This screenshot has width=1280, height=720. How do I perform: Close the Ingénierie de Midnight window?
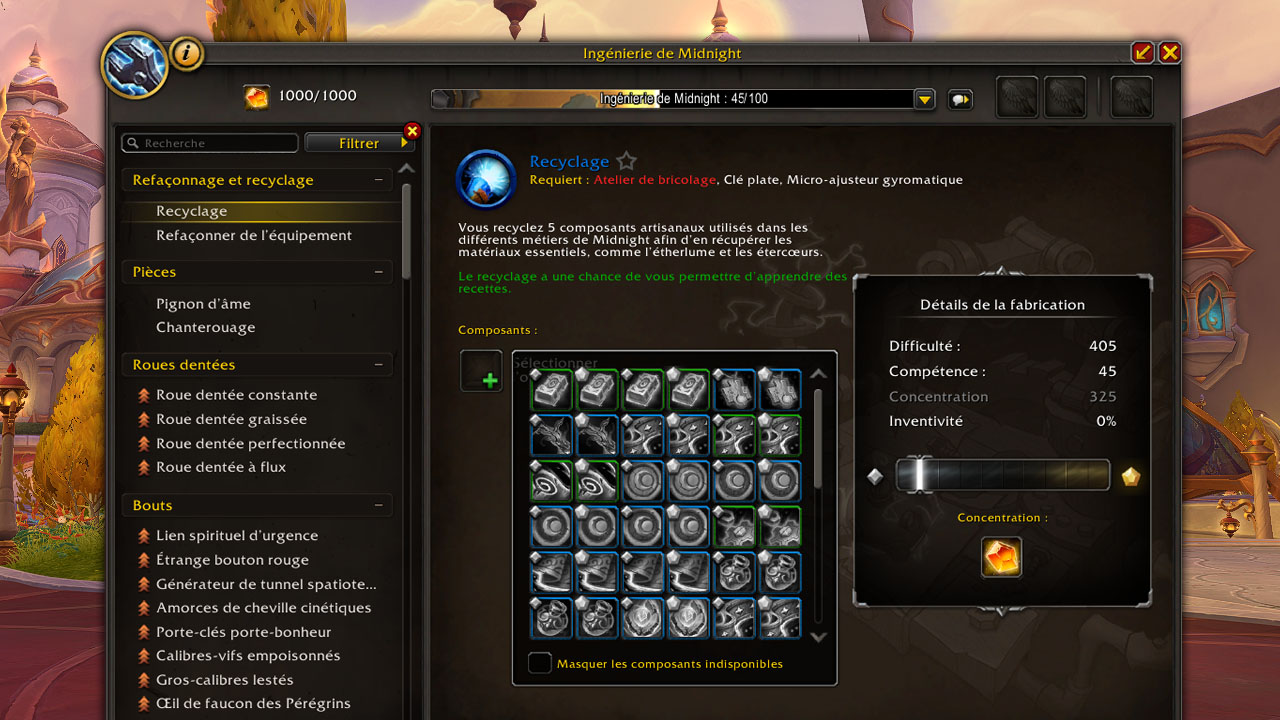[1169, 53]
